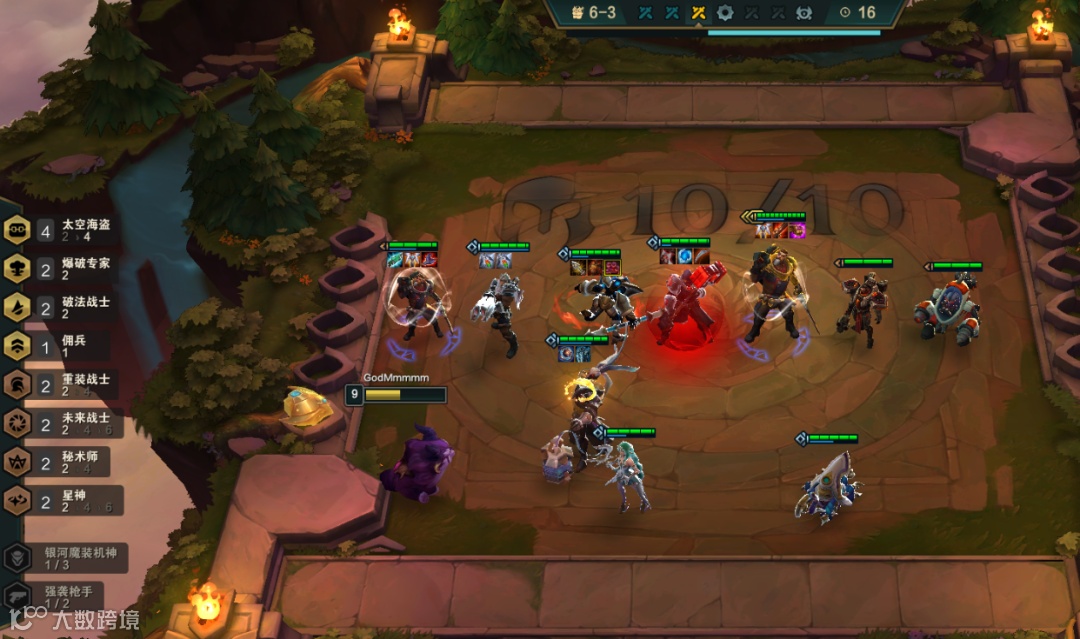Click the 星神 trait entry
This screenshot has height=639, width=1080.
coord(62,500)
